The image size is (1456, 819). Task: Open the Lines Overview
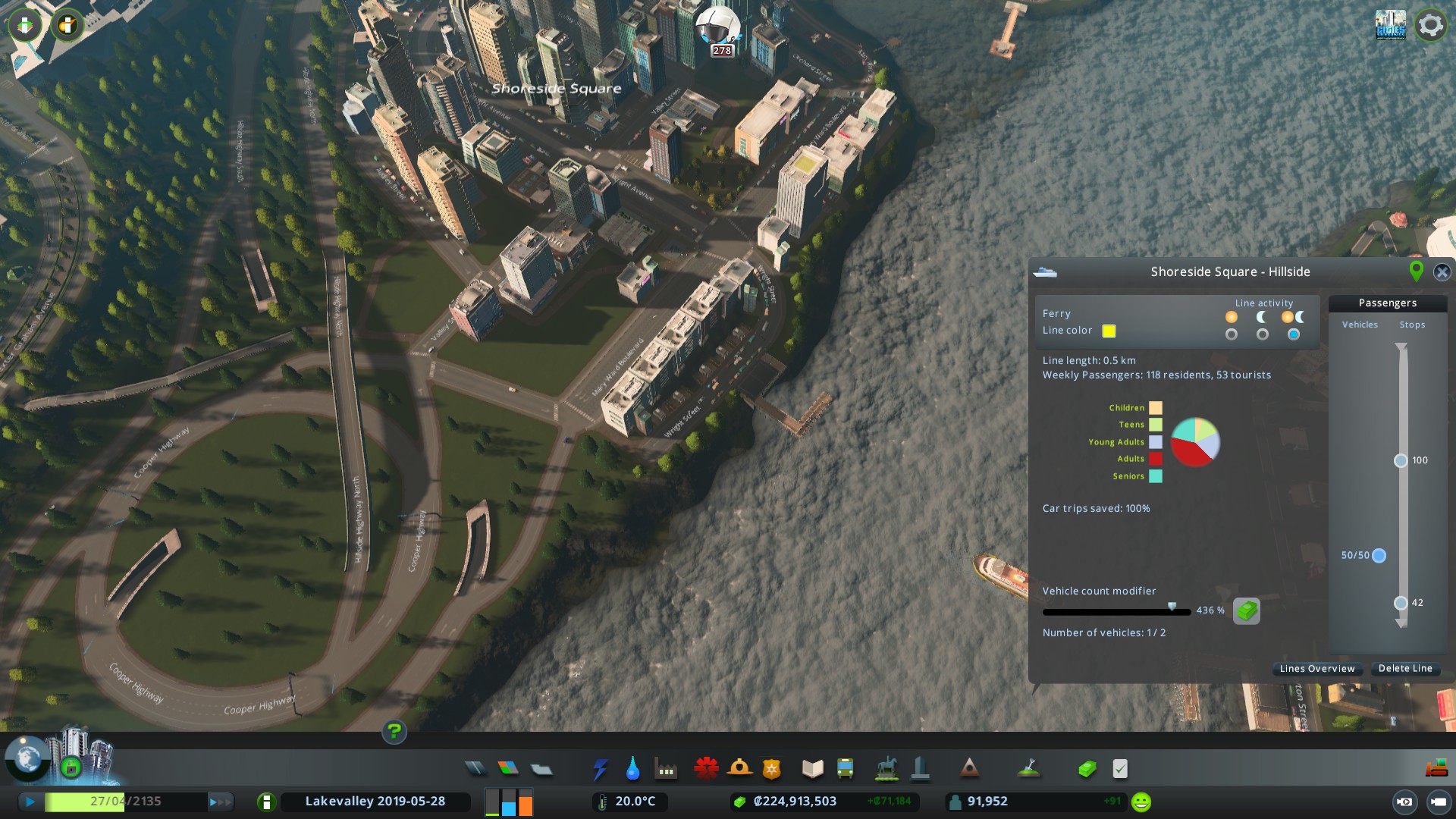1316,669
